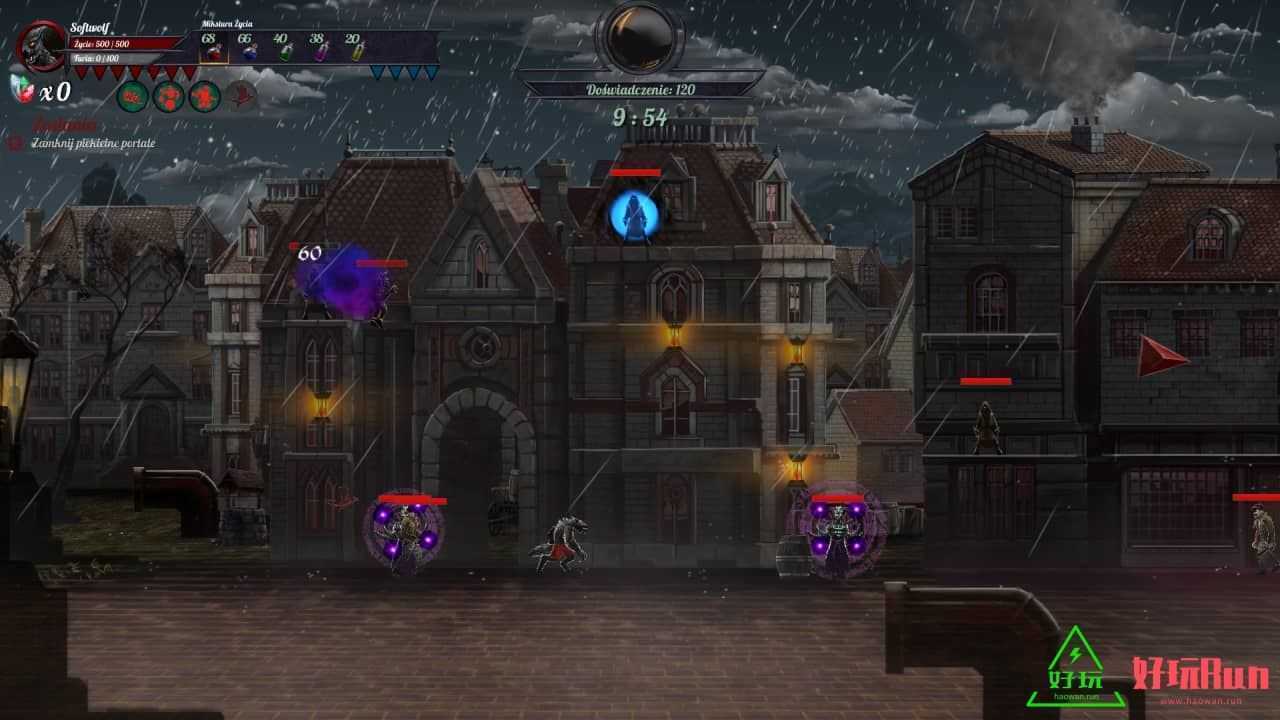The image size is (1280, 720).
Task: Select the yellow potion slot
Action: pos(355,46)
